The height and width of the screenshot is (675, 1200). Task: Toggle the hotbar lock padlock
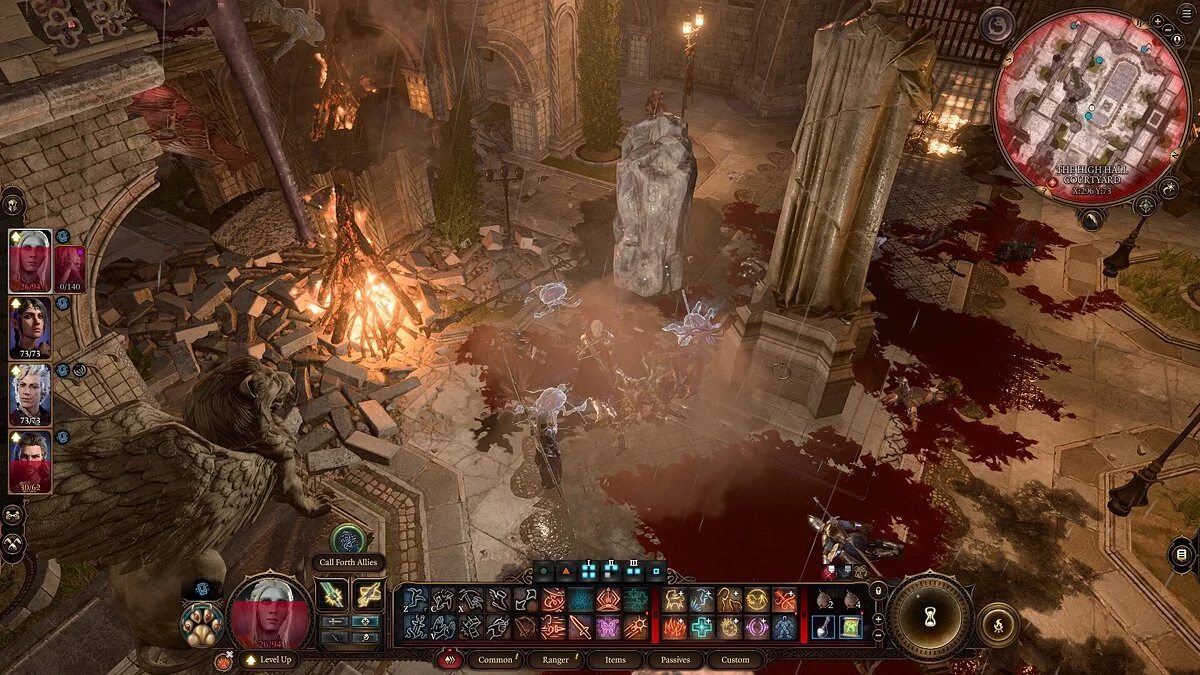878,591
